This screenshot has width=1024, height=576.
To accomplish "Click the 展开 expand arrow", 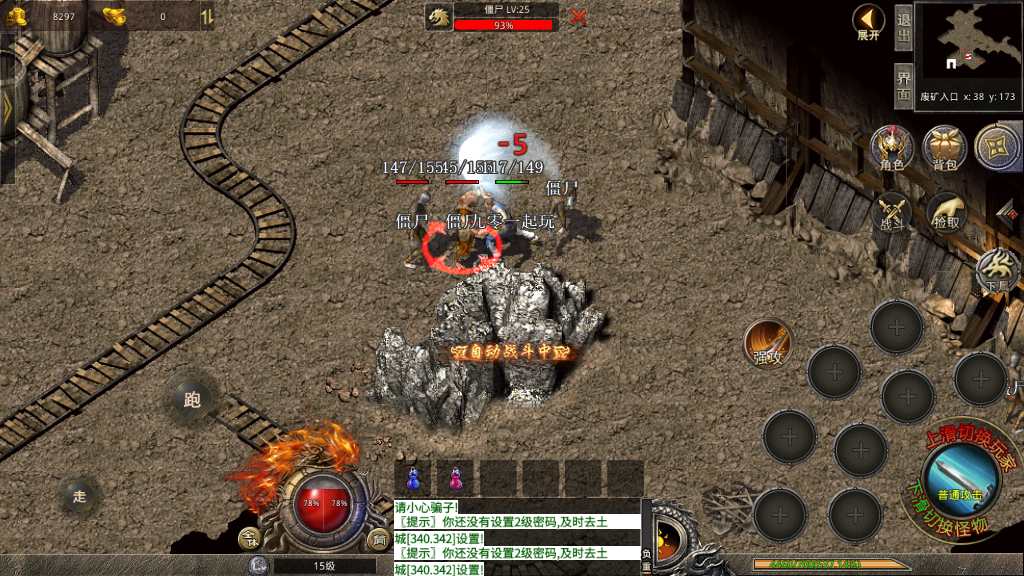I will [868, 21].
